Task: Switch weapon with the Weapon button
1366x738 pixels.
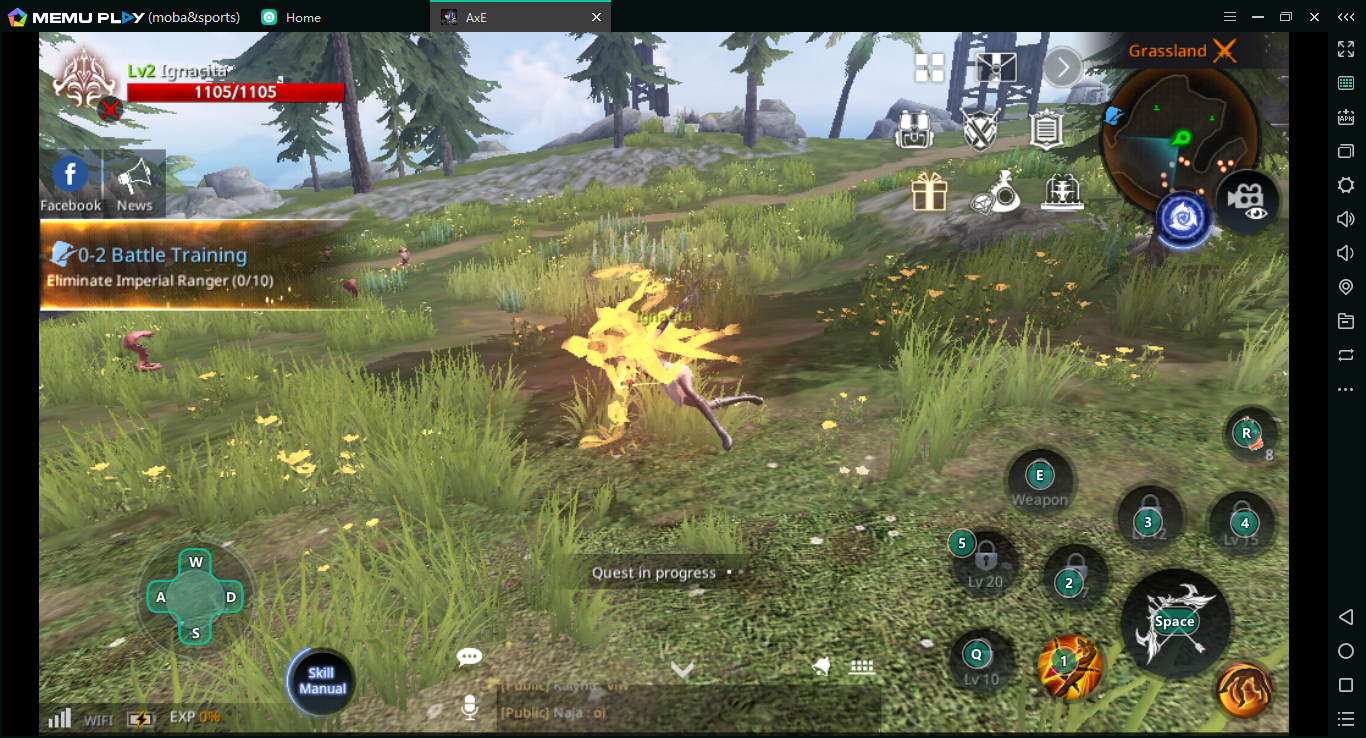Action: point(1040,482)
